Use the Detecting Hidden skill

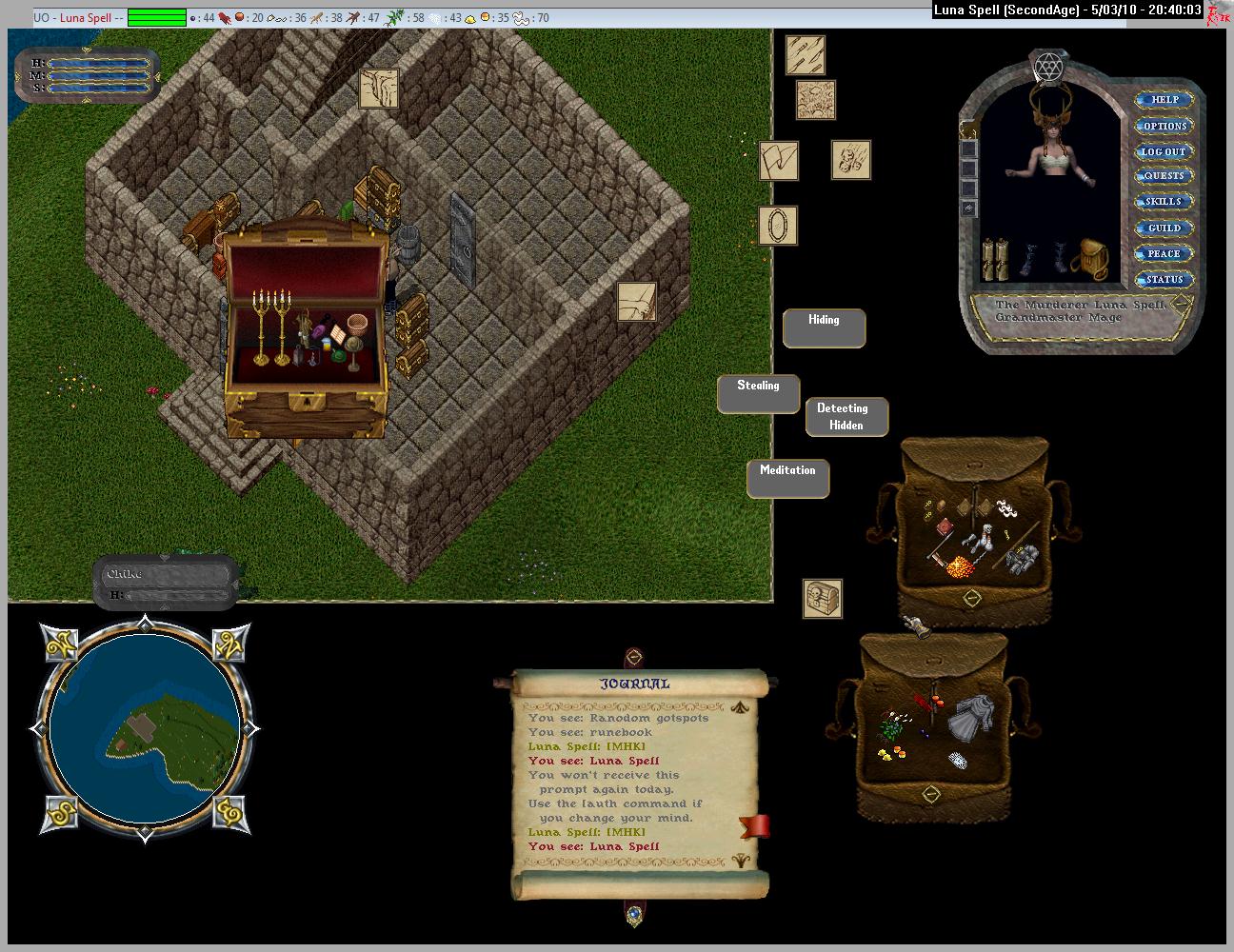(846, 417)
